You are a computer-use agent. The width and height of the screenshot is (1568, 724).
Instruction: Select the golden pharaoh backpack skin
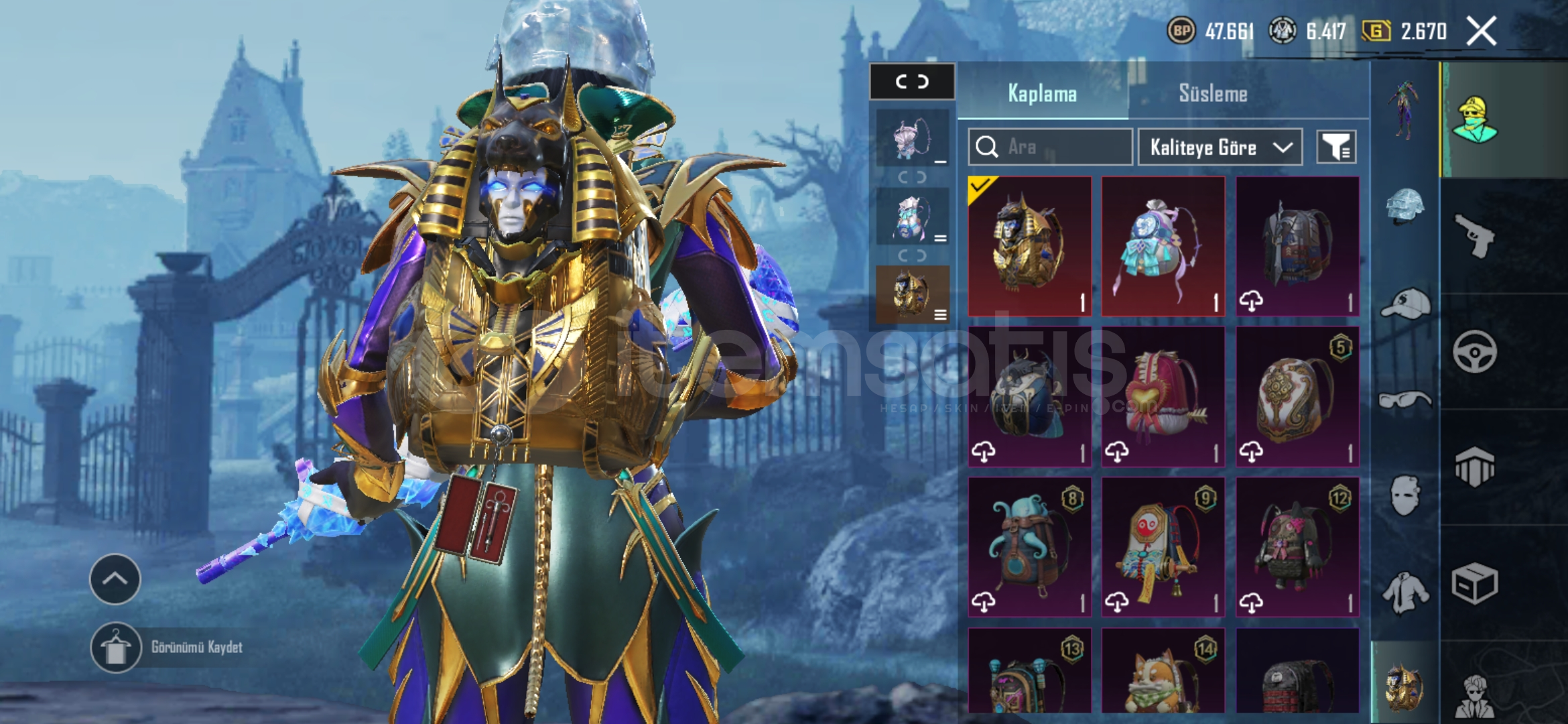pos(1029,246)
